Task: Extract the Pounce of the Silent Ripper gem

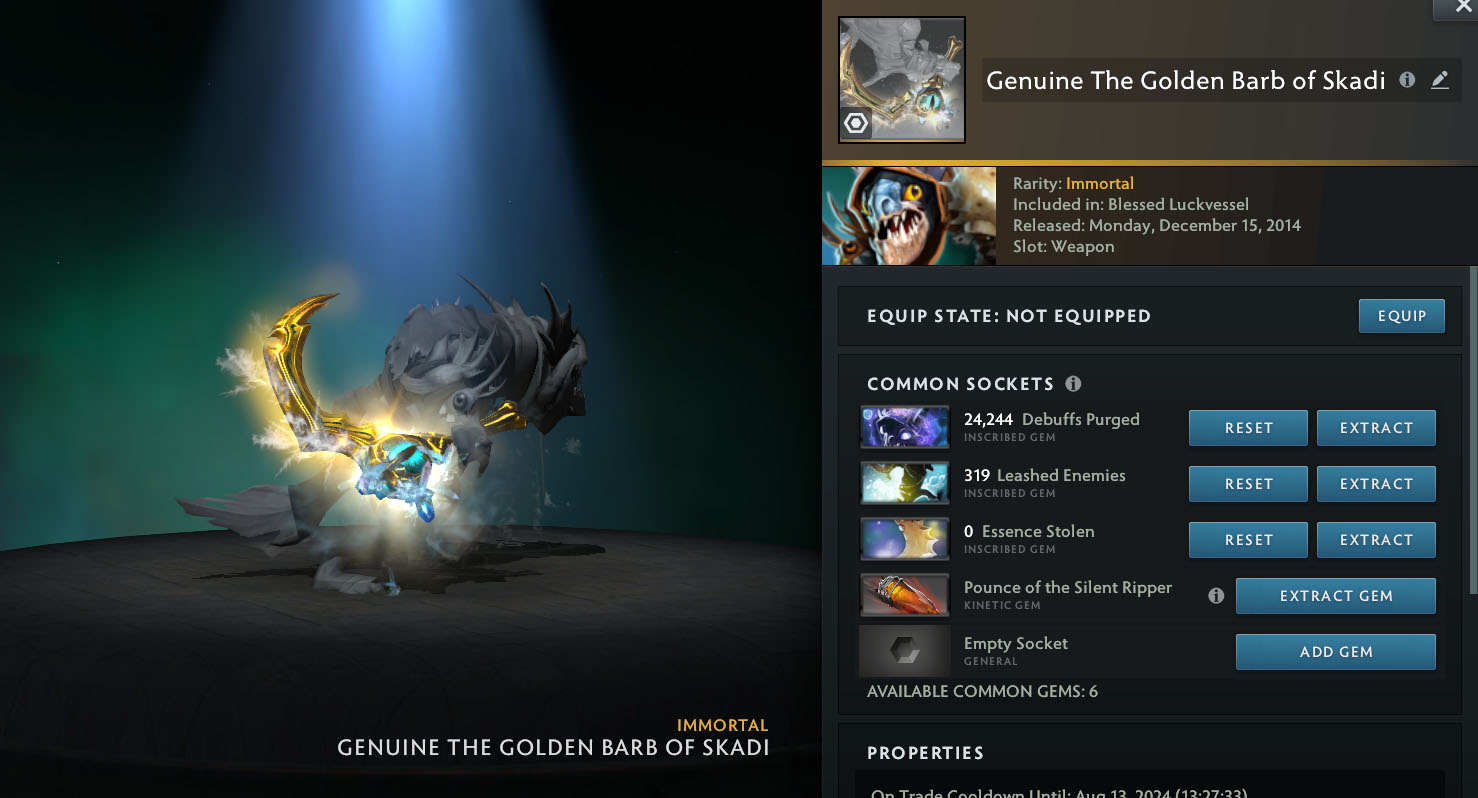Action: (x=1335, y=596)
